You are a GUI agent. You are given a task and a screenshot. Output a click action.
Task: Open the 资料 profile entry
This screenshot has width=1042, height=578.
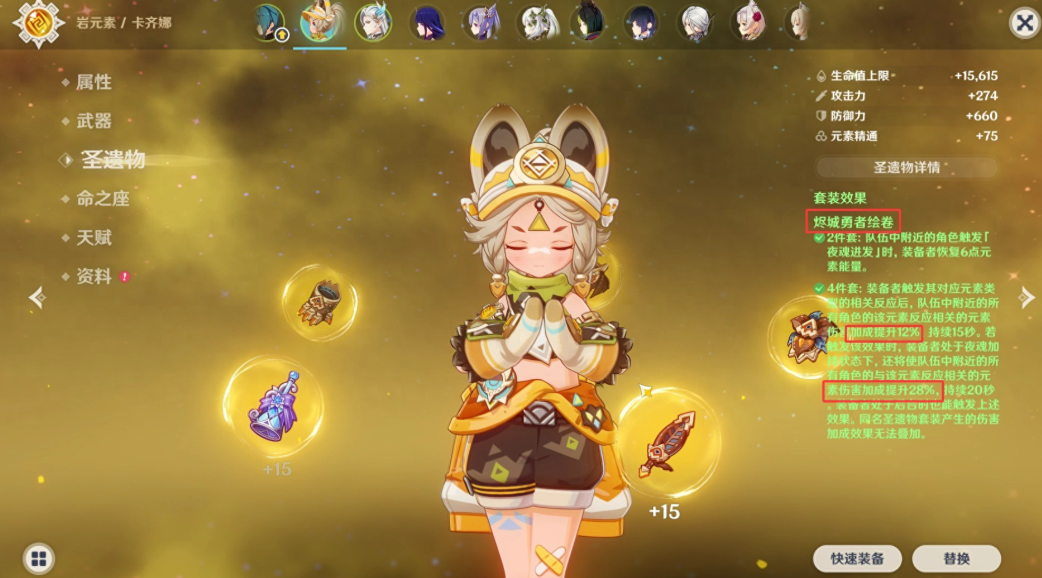pos(93,276)
